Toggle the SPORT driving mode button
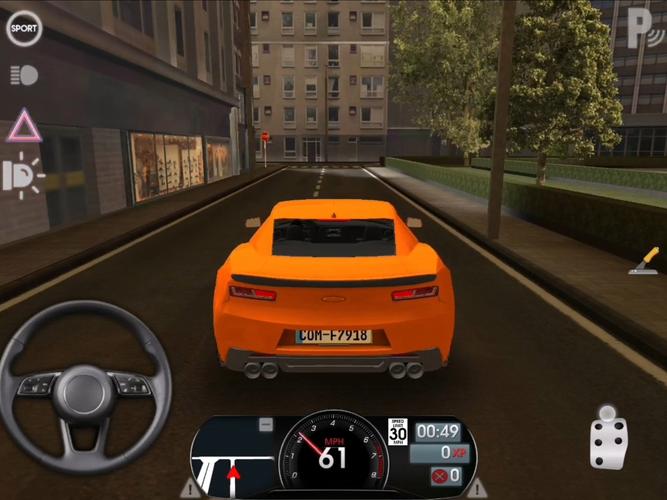The image size is (667, 500). (24, 28)
